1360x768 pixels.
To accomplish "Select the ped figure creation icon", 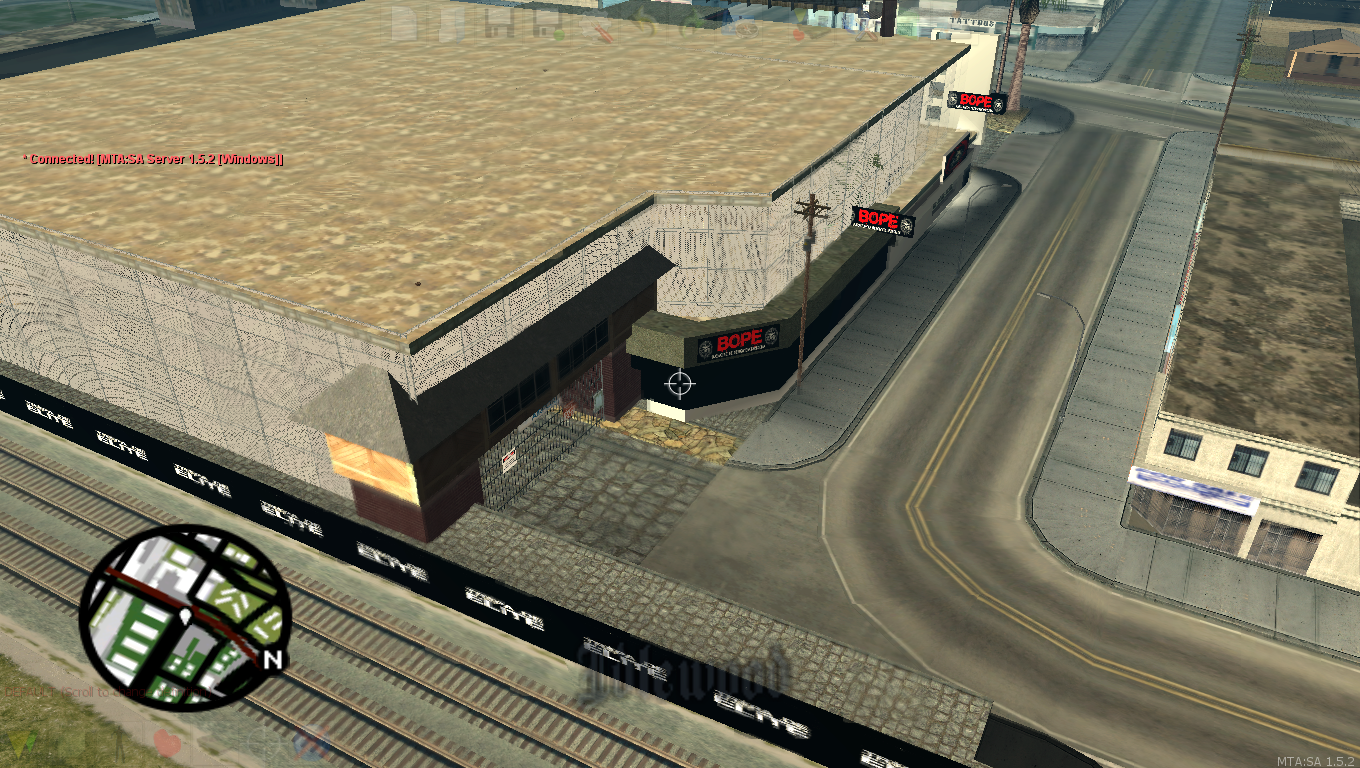I will [119, 740].
